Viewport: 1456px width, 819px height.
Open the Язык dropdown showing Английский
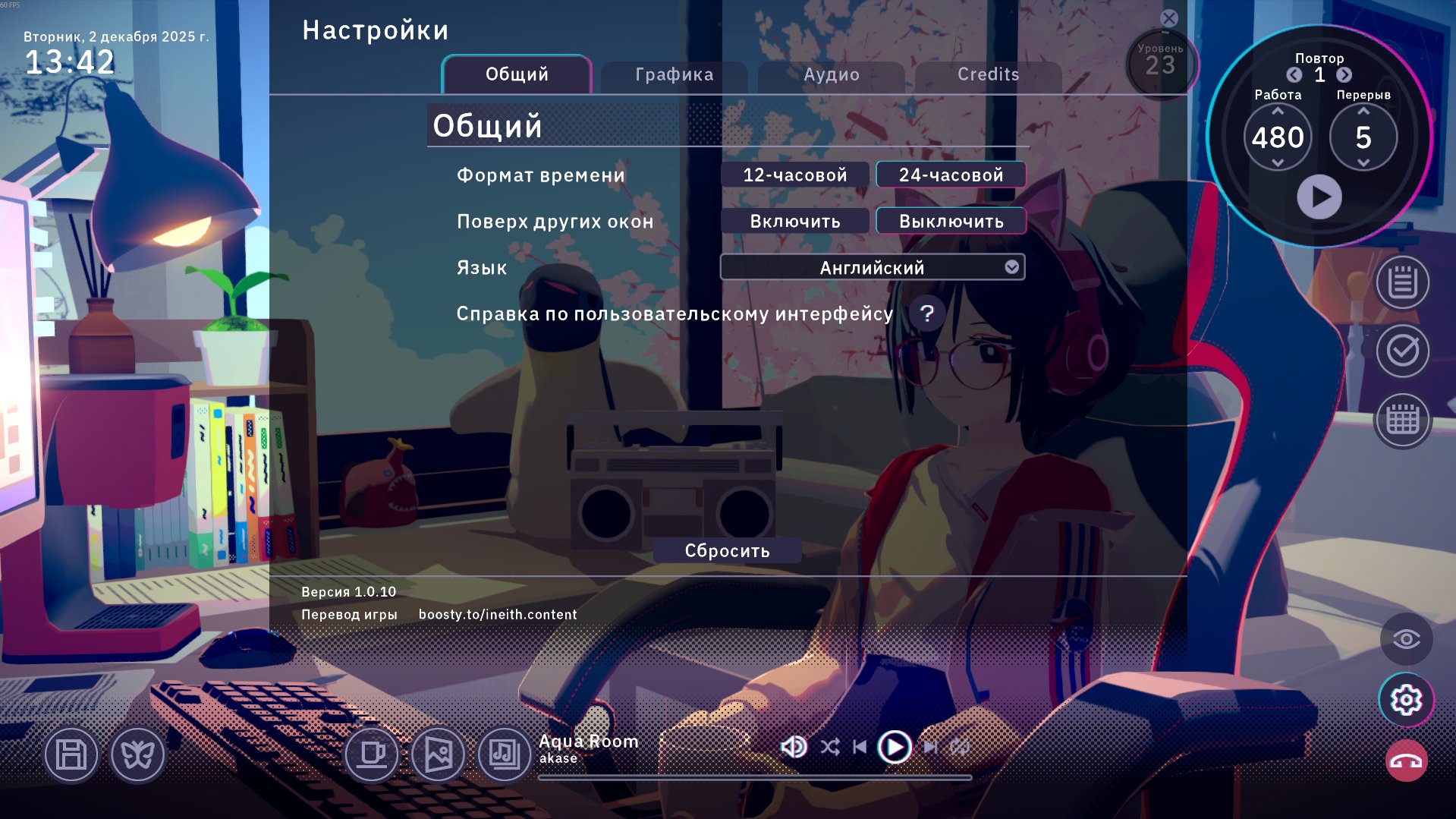tap(871, 266)
